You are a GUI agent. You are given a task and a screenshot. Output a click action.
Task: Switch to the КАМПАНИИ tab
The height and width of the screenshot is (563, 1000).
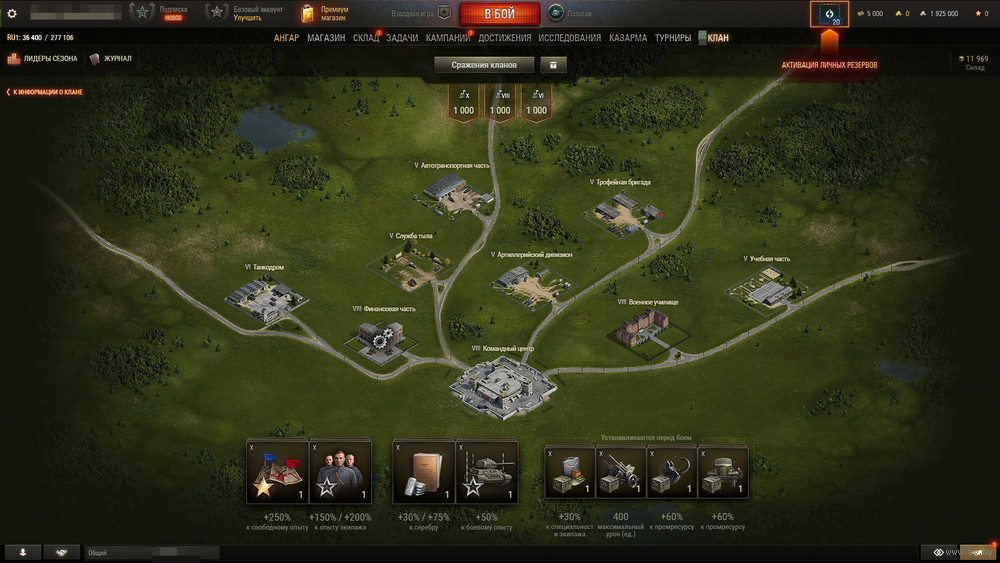click(448, 38)
